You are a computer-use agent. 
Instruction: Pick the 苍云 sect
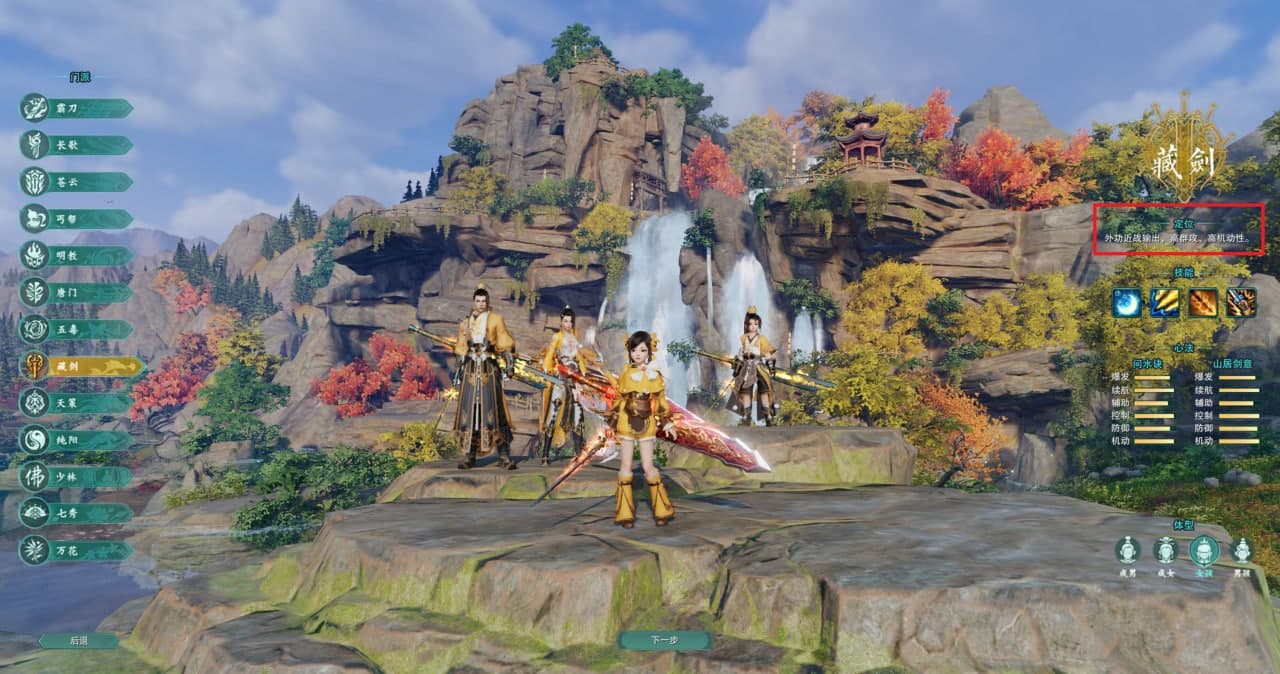pos(77,182)
